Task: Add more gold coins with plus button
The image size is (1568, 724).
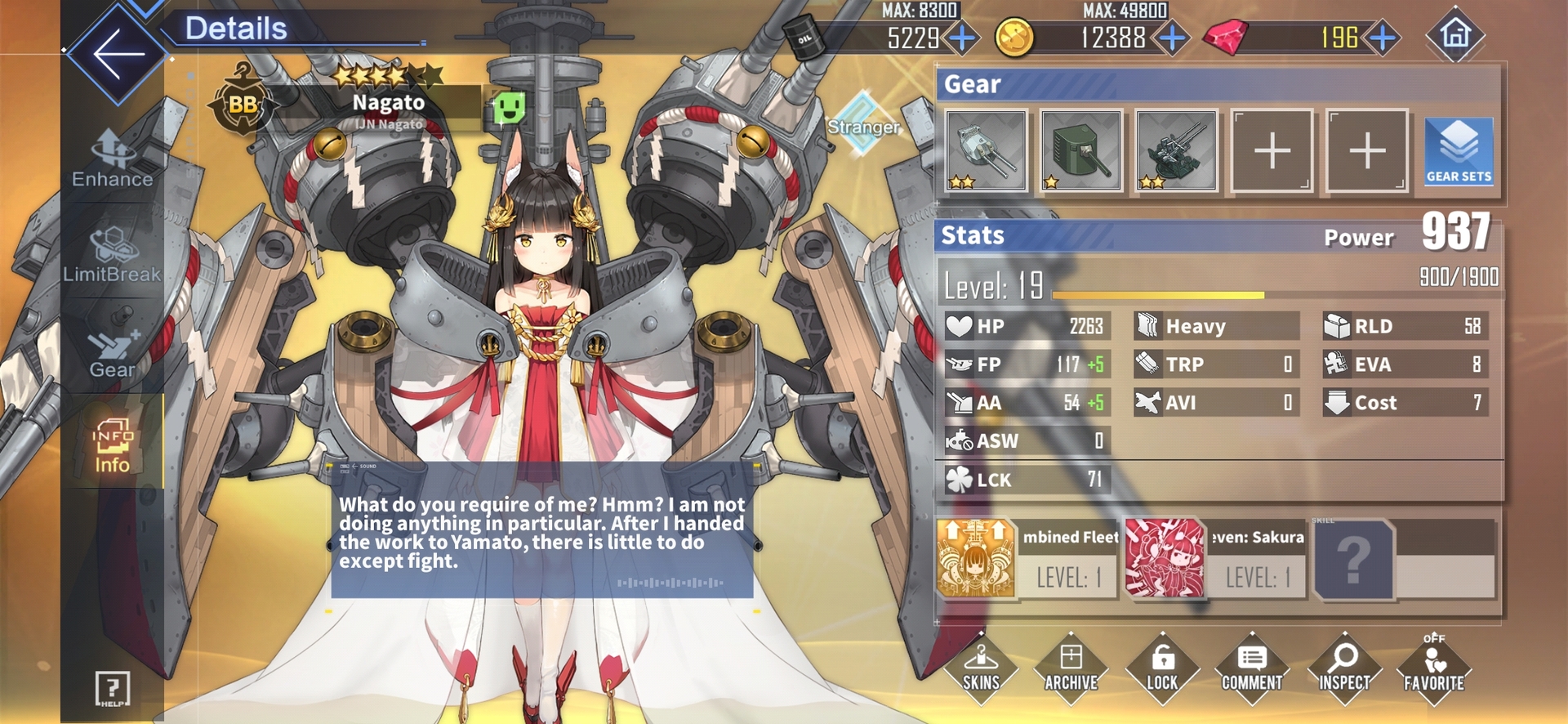Action: click(x=1173, y=38)
